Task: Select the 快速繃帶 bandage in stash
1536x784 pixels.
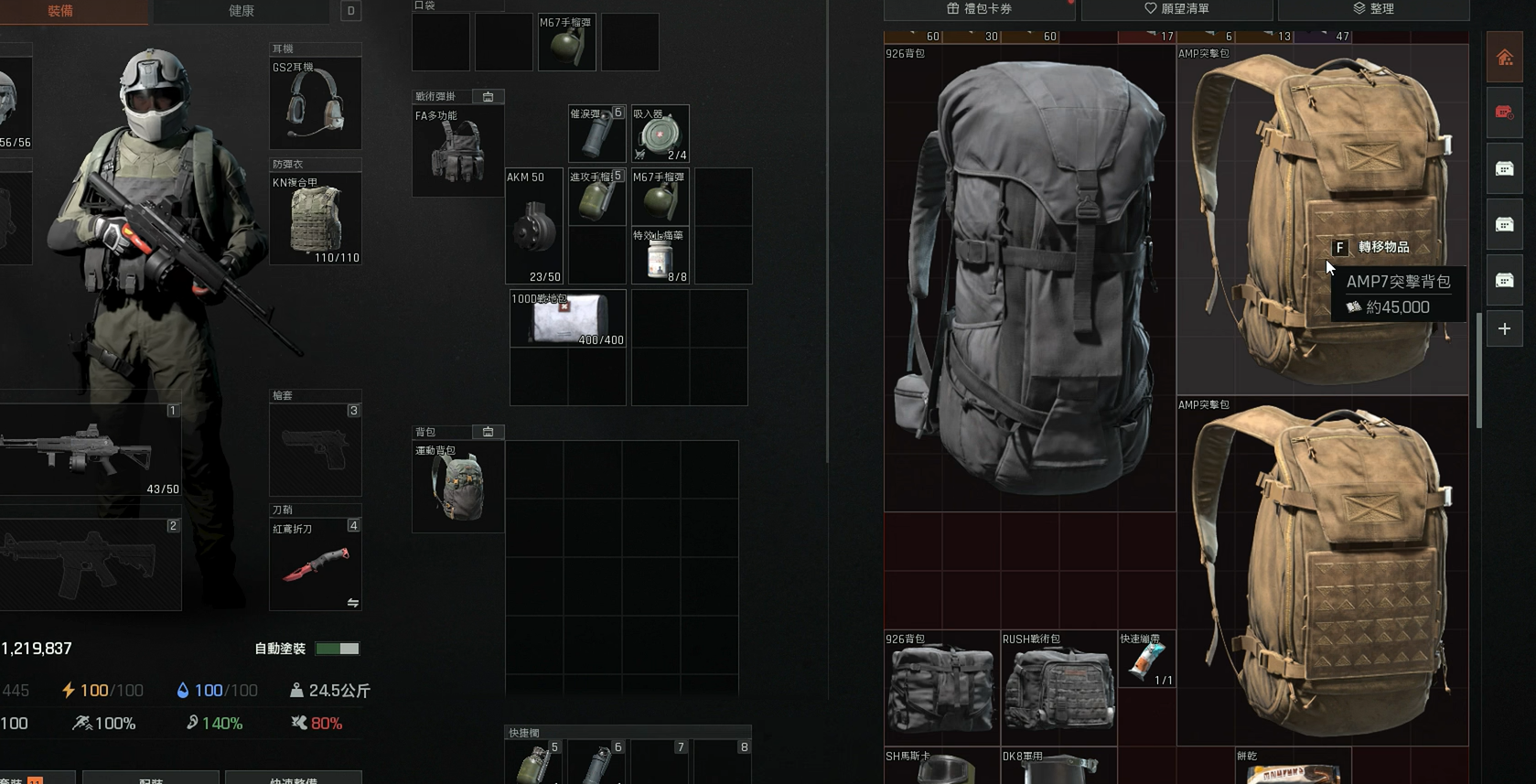Action: [1146, 660]
